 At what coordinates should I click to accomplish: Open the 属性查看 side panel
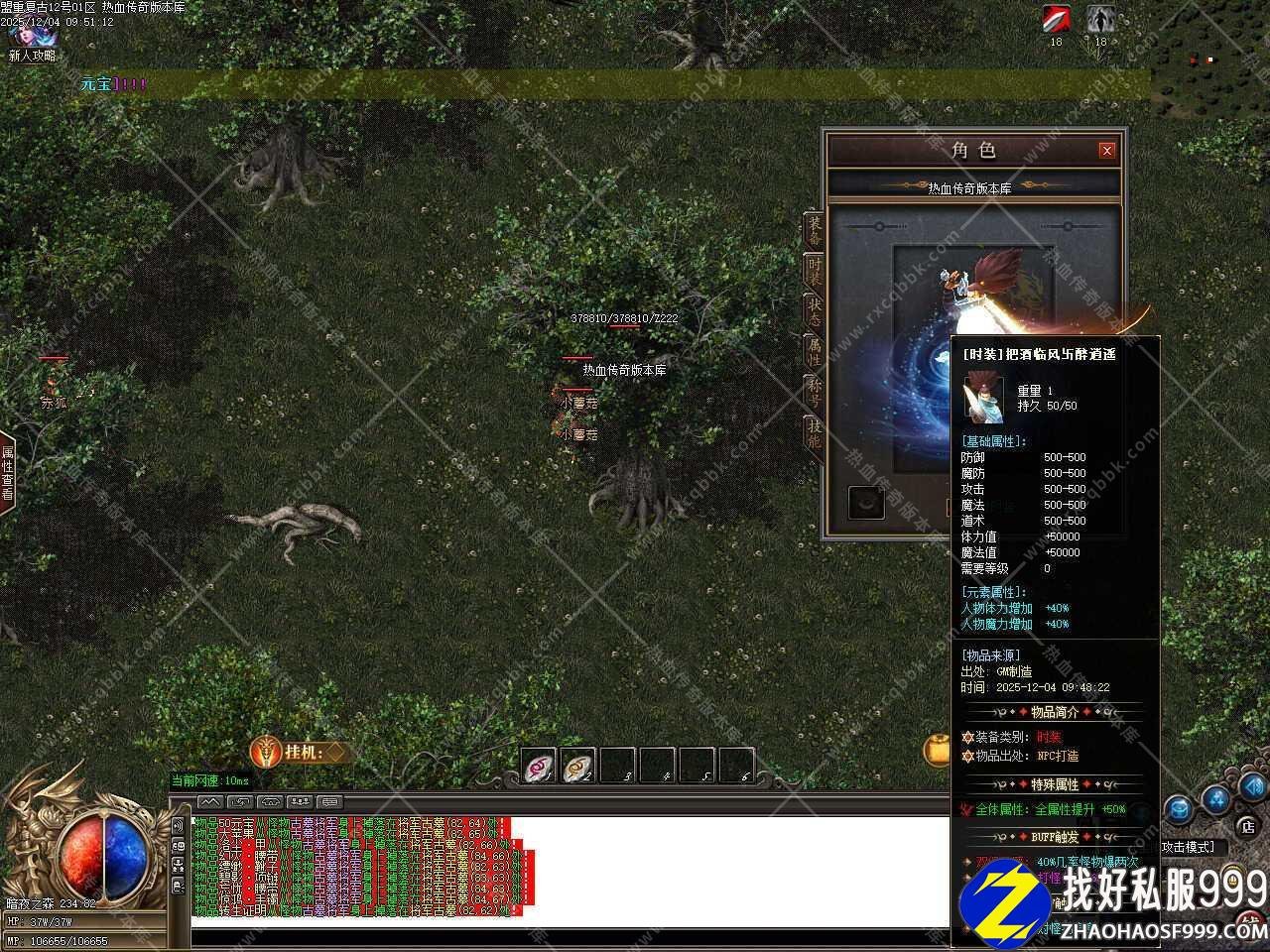tap(8, 472)
